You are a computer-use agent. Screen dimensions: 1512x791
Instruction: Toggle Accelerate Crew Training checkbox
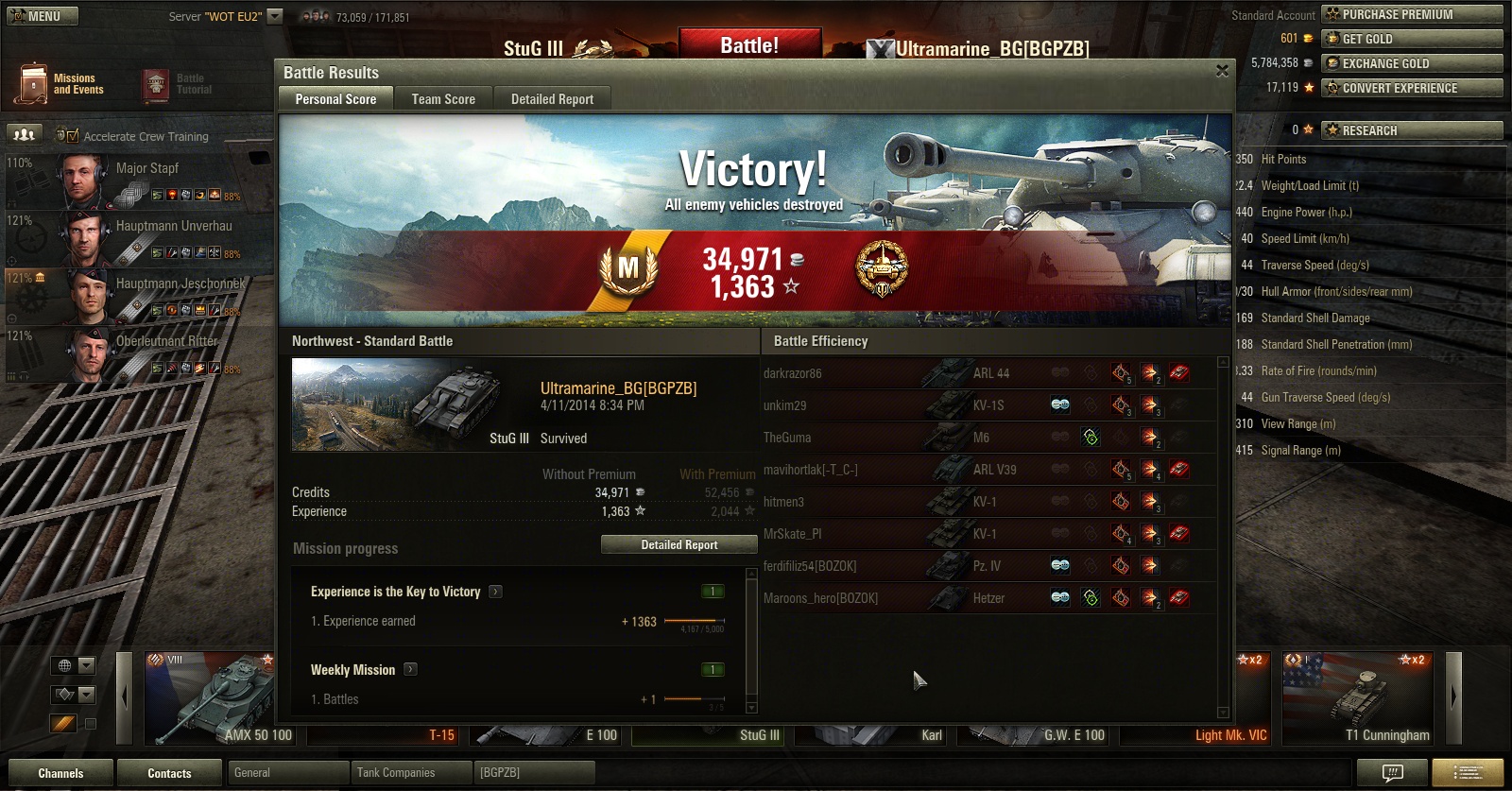coord(74,136)
